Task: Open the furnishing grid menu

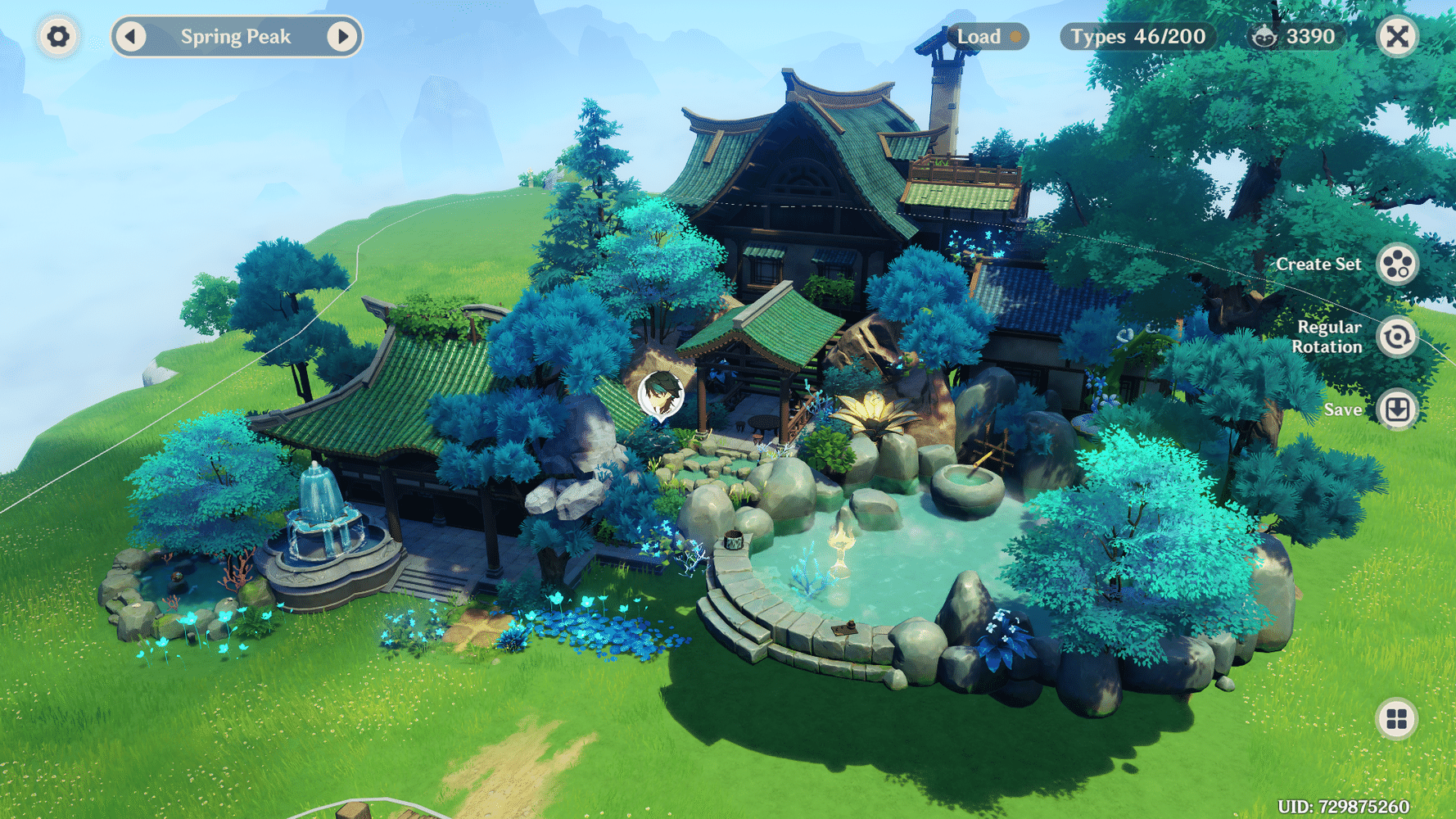Action: [x=1396, y=719]
